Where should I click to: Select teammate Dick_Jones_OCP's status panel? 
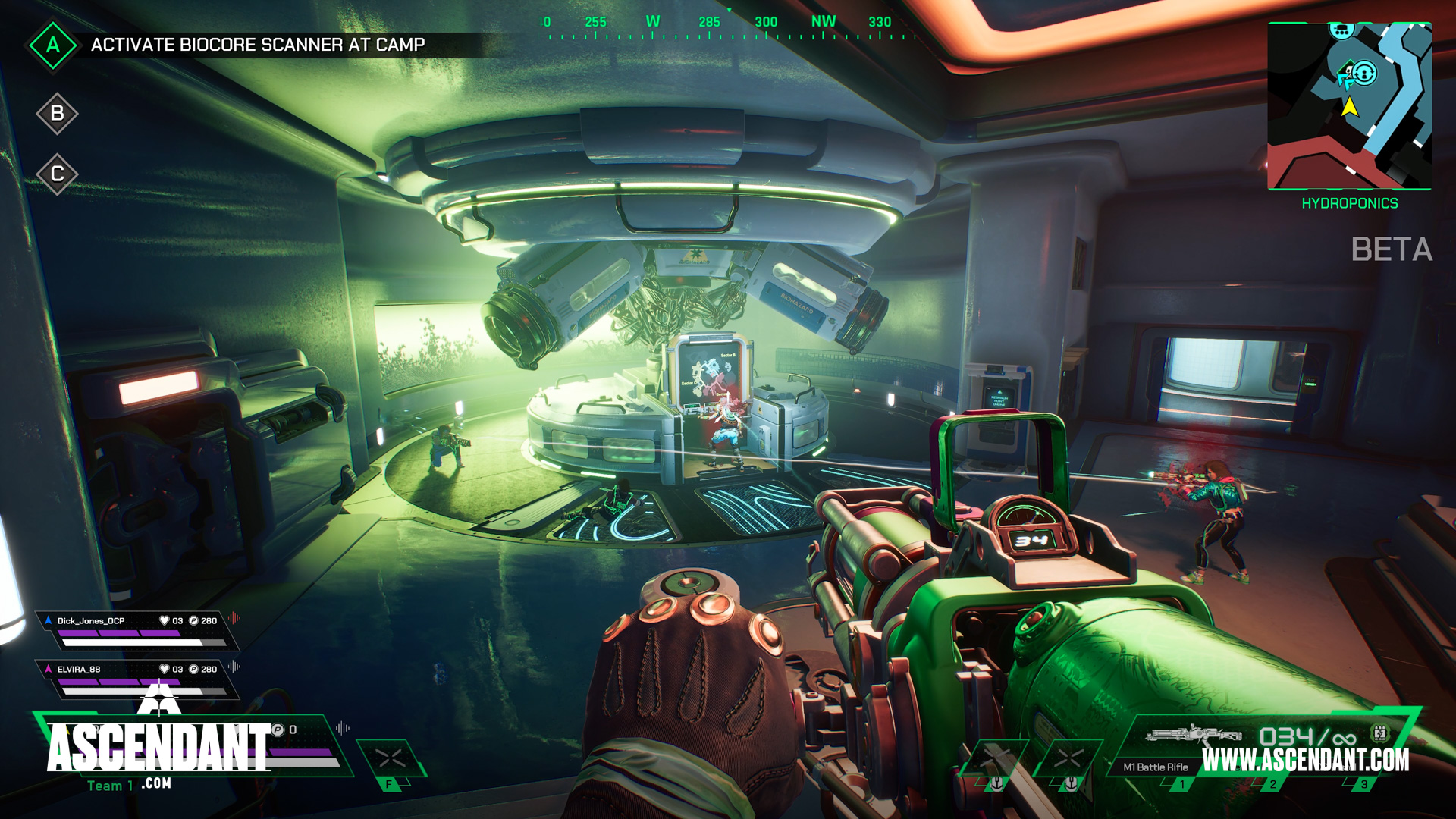[136, 631]
